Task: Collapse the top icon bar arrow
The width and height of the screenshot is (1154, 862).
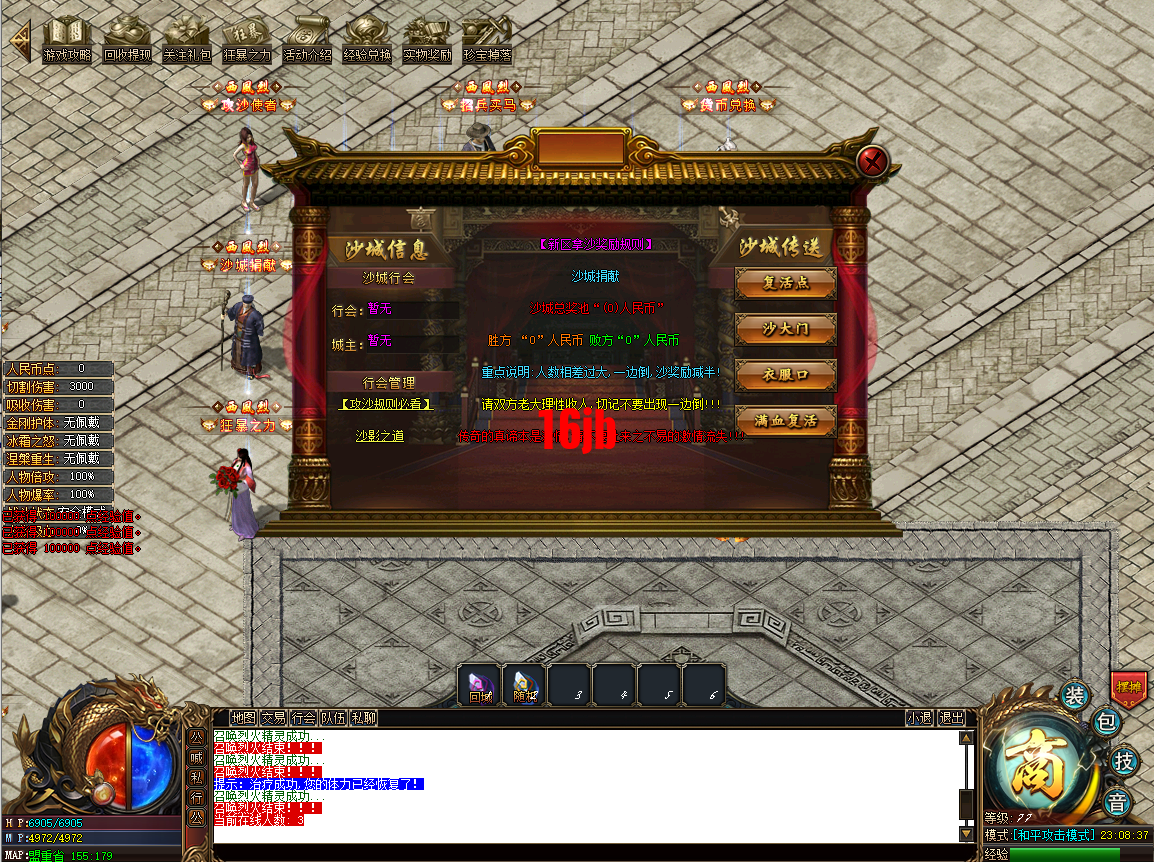Action: point(19,41)
